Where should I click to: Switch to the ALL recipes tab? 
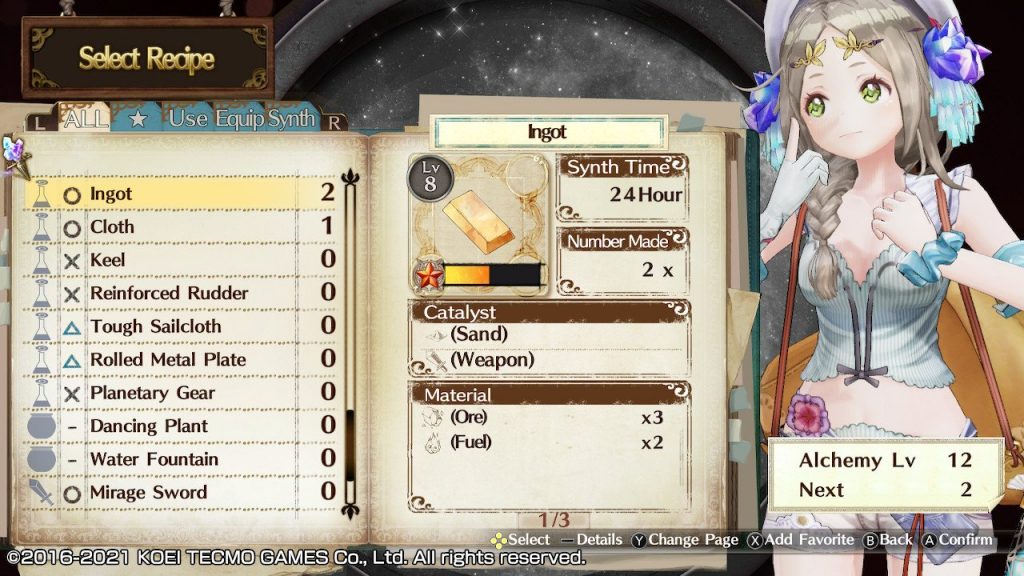tap(86, 120)
